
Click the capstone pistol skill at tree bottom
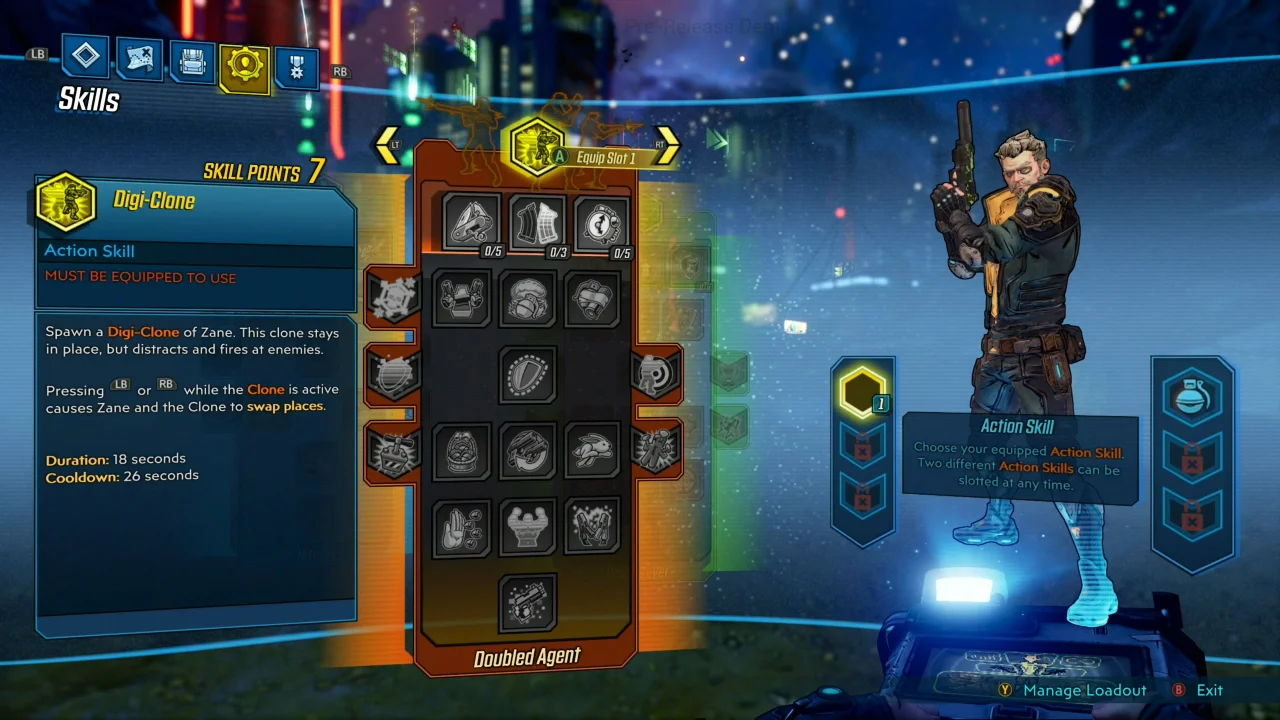[x=528, y=601]
